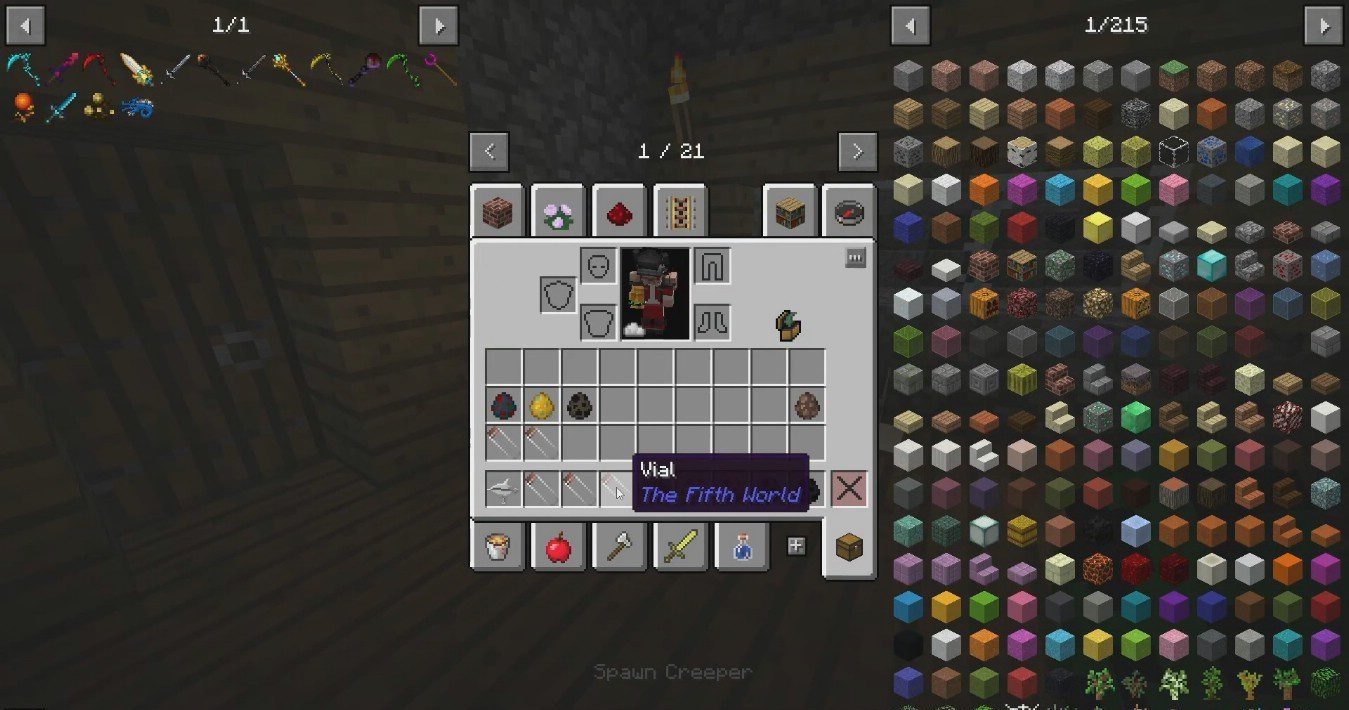Viewport: 1349px width, 710px height.
Task: Open the Building Blocks brick tab
Action: click(x=497, y=212)
